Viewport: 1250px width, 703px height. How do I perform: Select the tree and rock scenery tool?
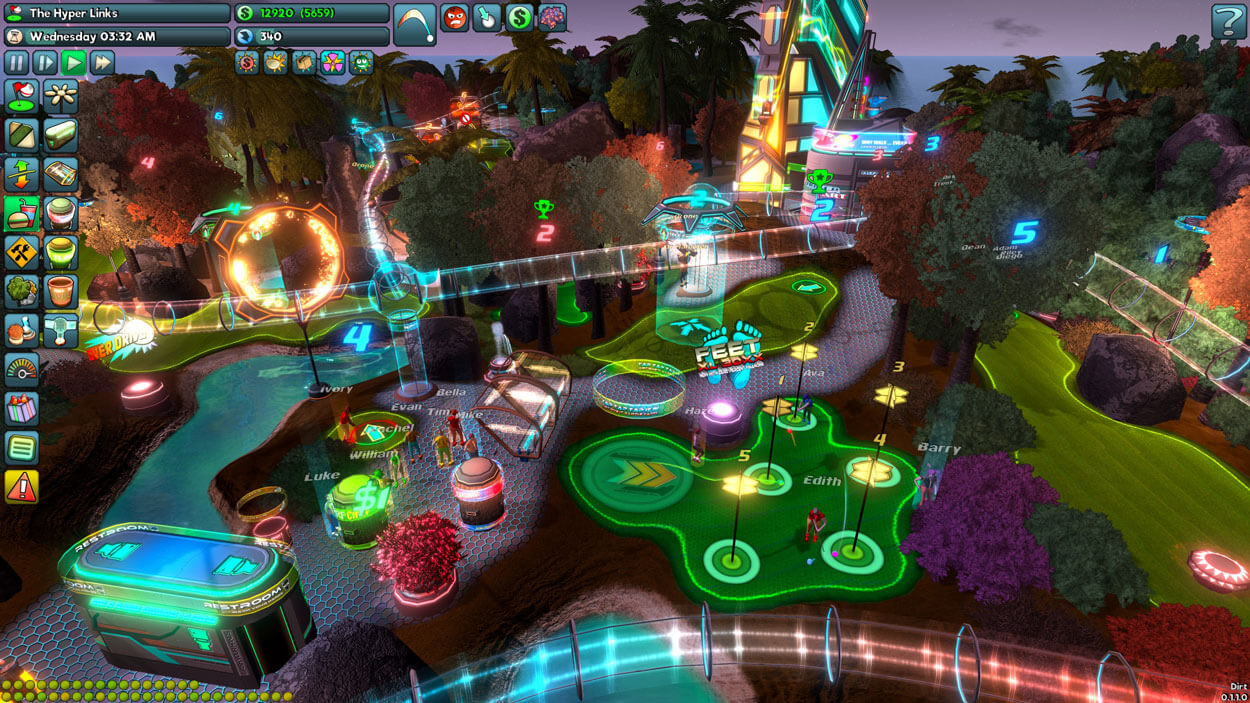pyautogui.click(x=21, y=291)
